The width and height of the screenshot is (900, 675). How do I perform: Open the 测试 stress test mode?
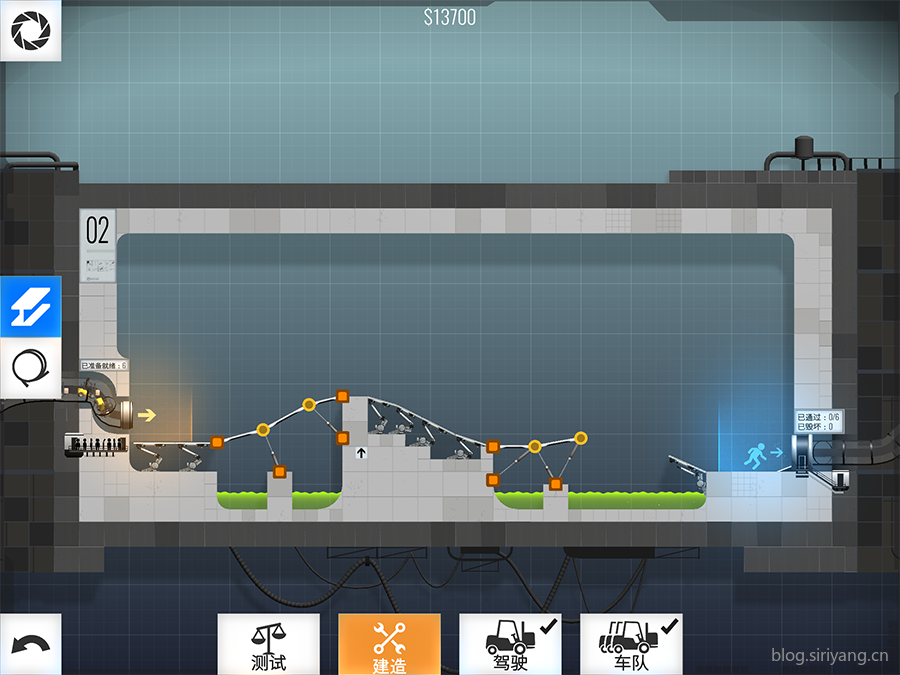pos(269,644)
